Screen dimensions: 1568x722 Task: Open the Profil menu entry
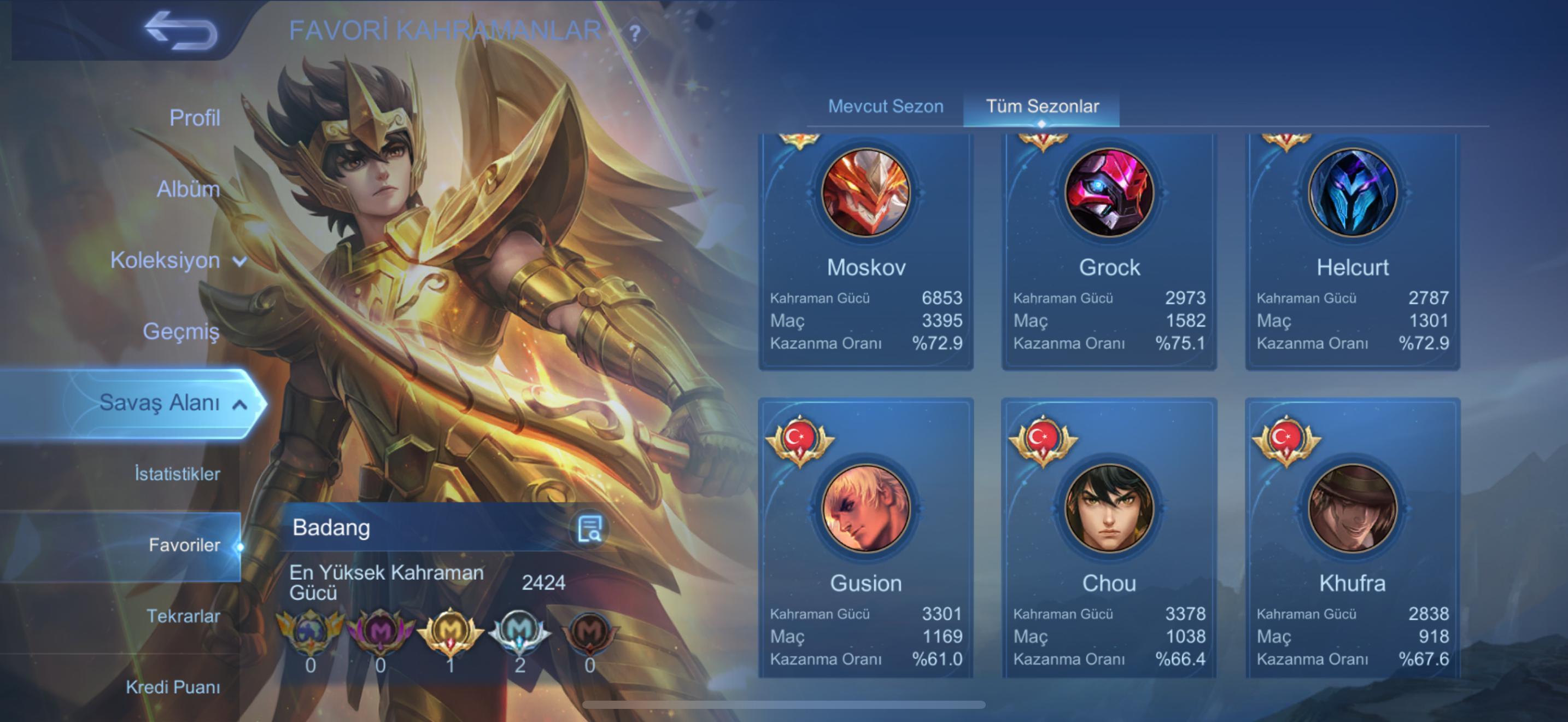click(194, 118)
